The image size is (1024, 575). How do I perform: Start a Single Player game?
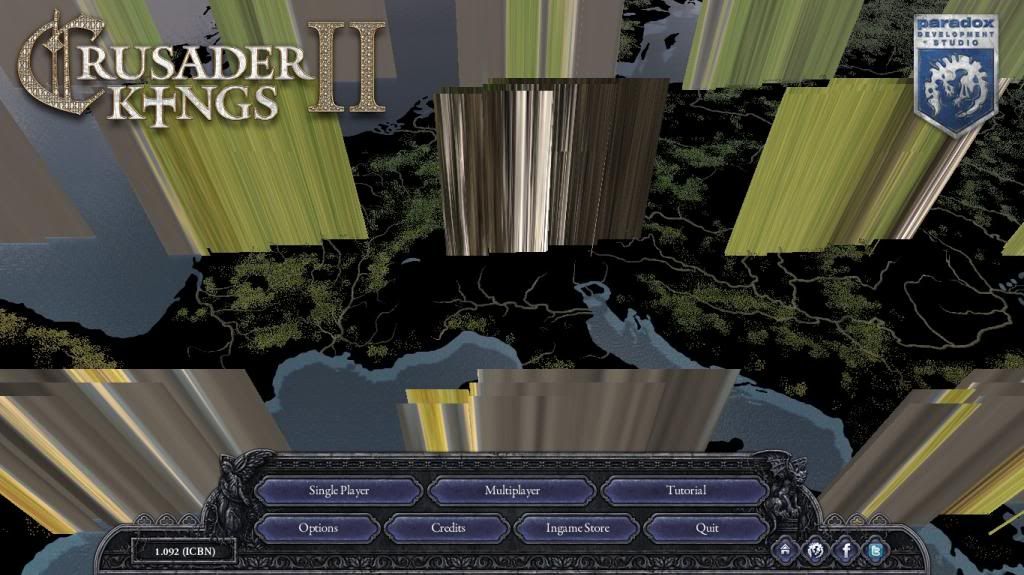coord(339,491)
